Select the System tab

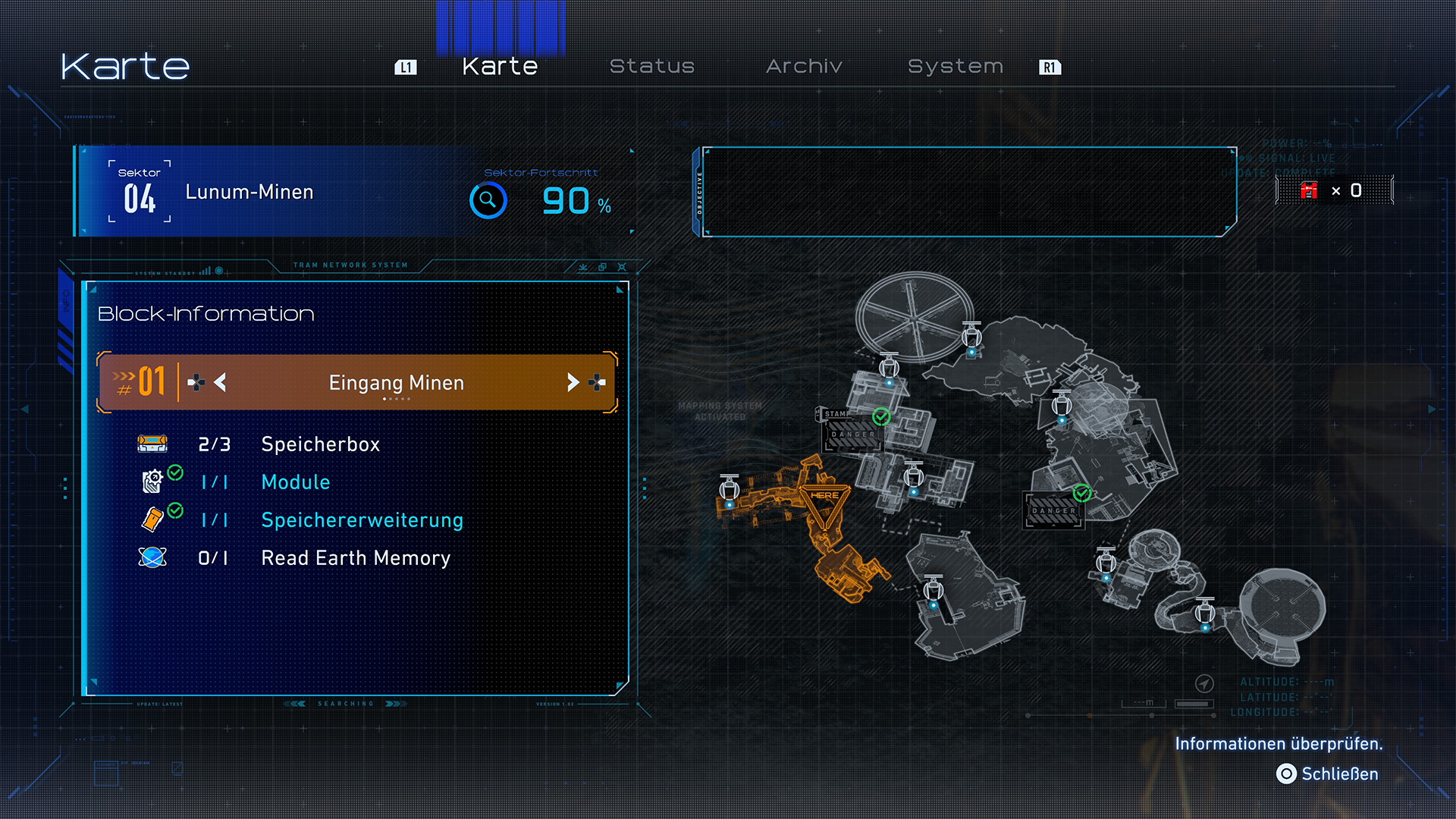pos(955,67)
